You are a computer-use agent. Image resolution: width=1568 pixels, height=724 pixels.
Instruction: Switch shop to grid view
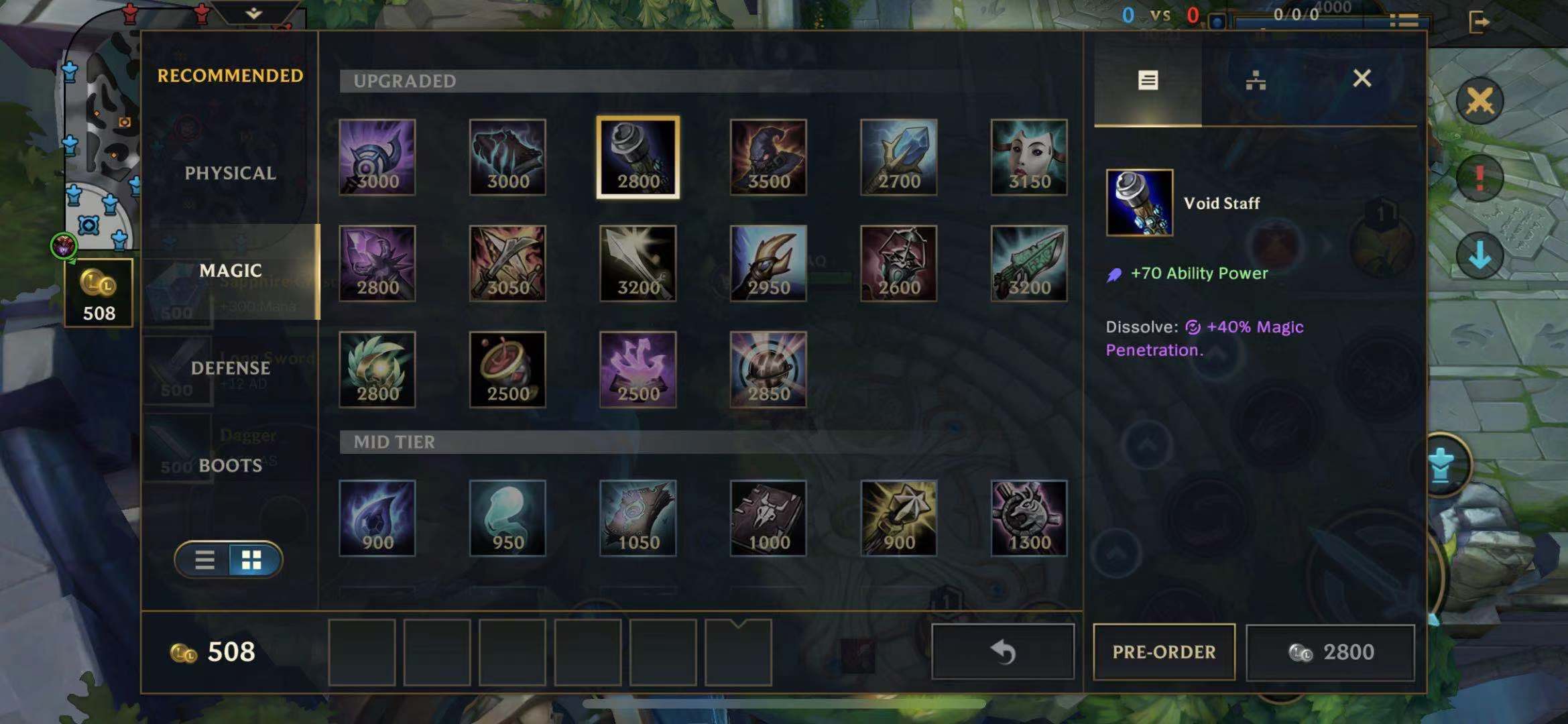252,560
